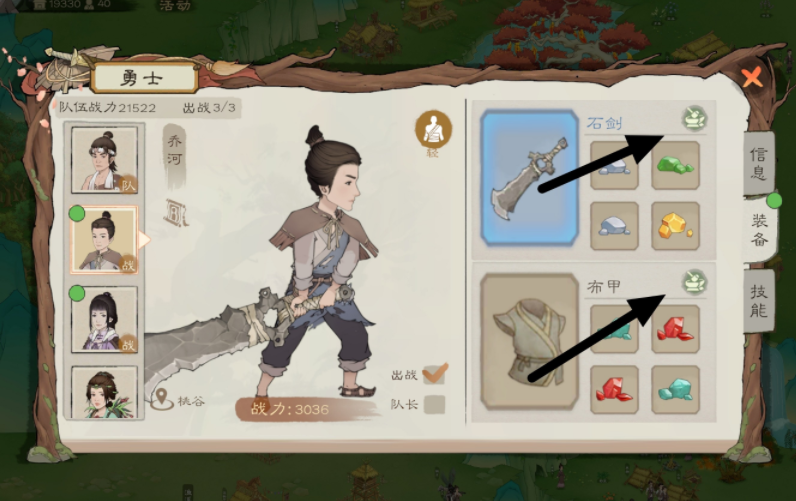Open the 装备 tab
The width and height of the screenshot is (796, 501).
(x=758, y=228)
